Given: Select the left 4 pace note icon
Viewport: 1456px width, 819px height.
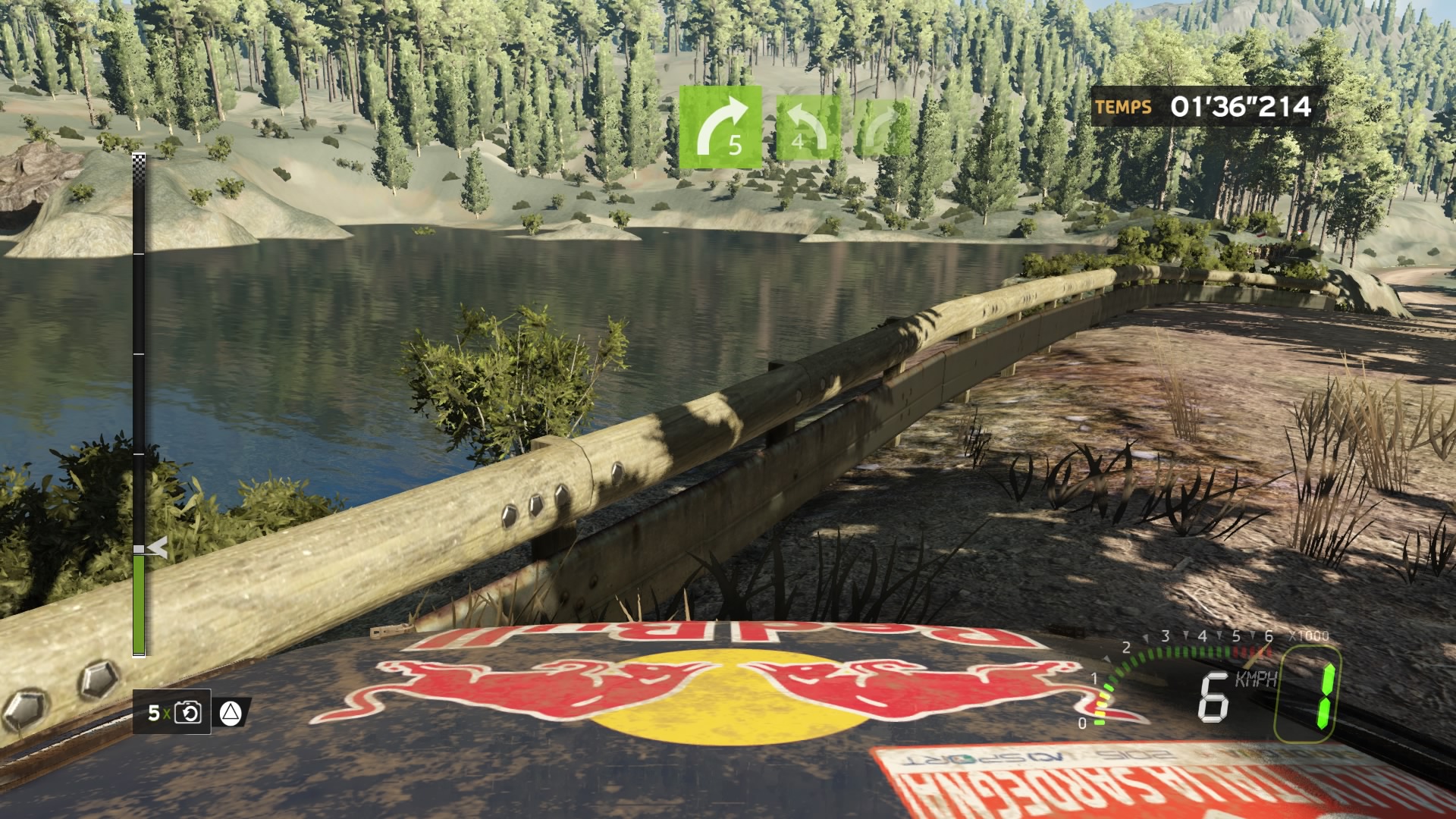Looking at the screenshot, I should tap(808, 127).
